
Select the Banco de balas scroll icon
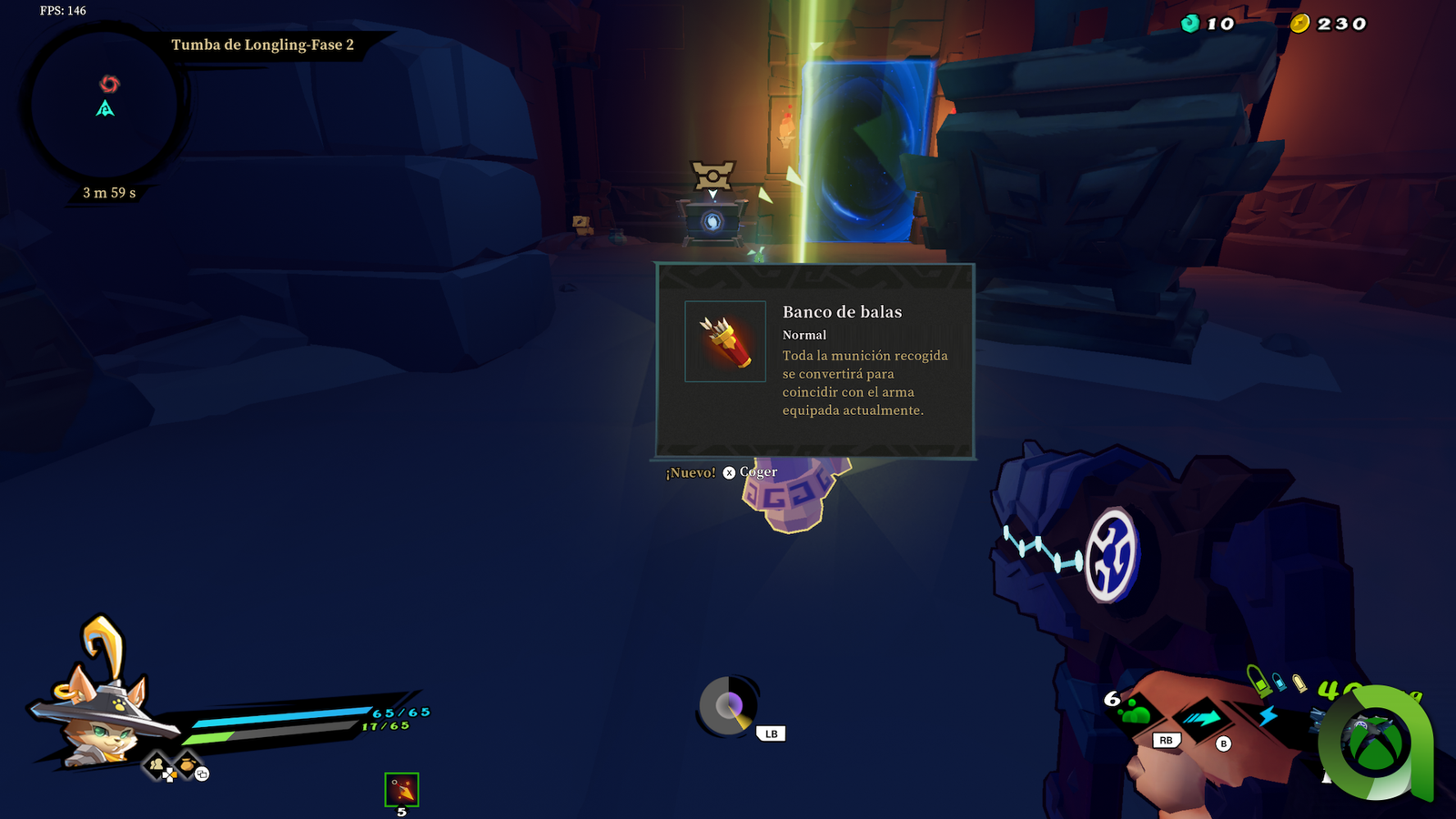(x=725, y=341)
